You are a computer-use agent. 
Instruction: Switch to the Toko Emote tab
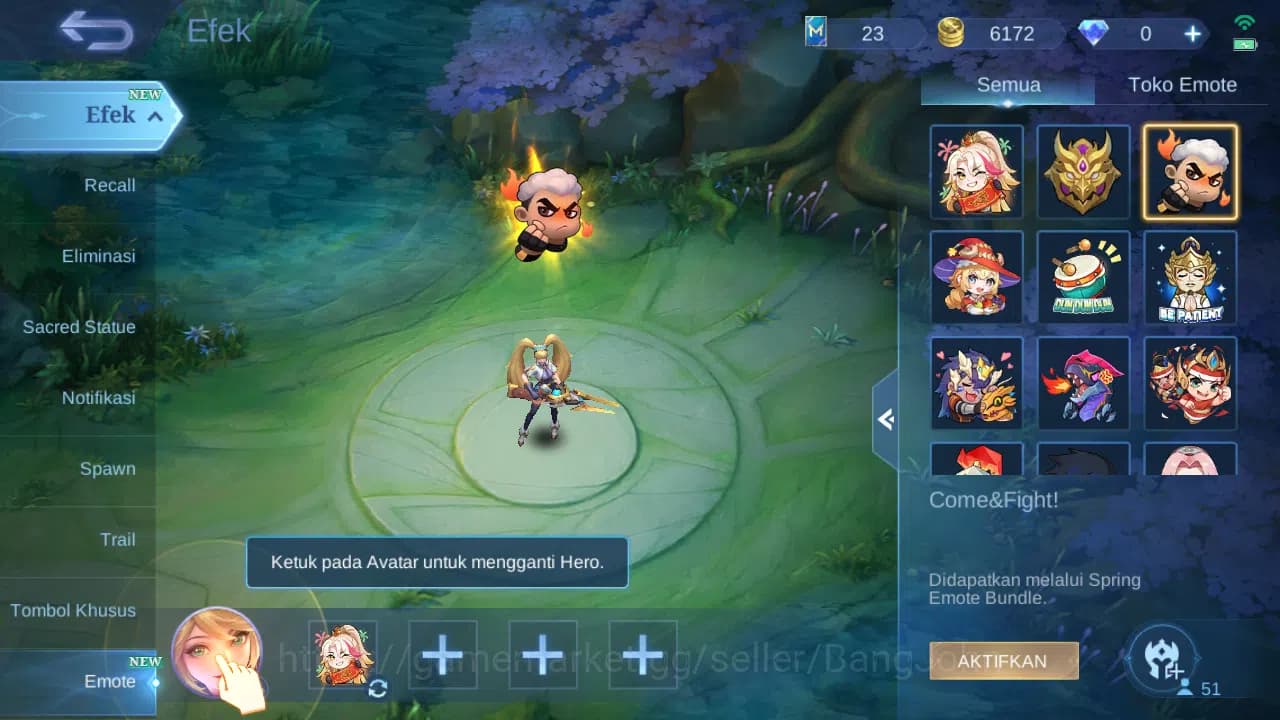point(1183,84)
